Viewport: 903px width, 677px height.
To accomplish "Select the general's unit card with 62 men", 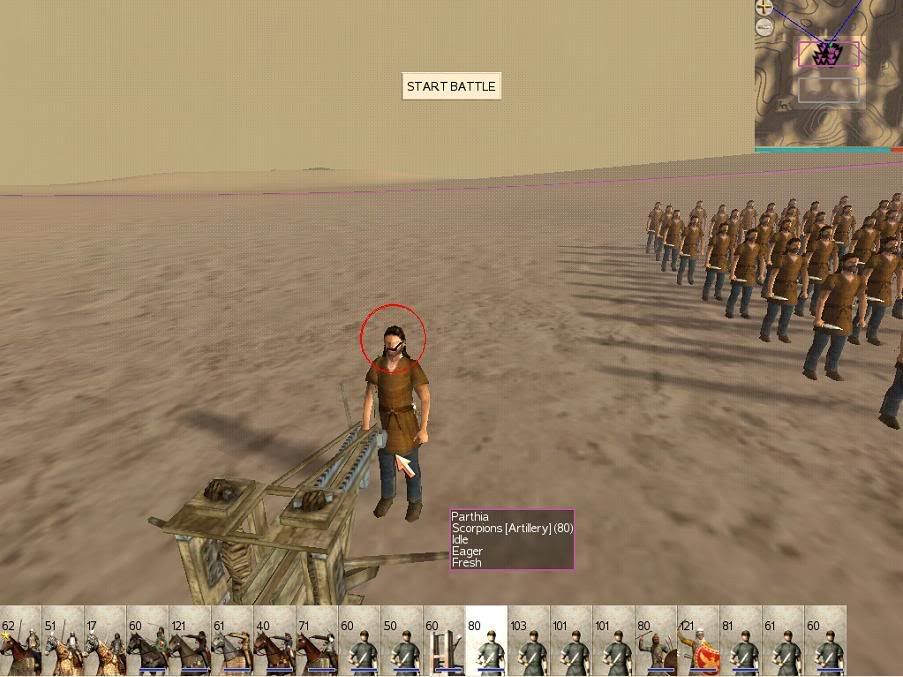I will pyautogui.click(x=21, y=641).
